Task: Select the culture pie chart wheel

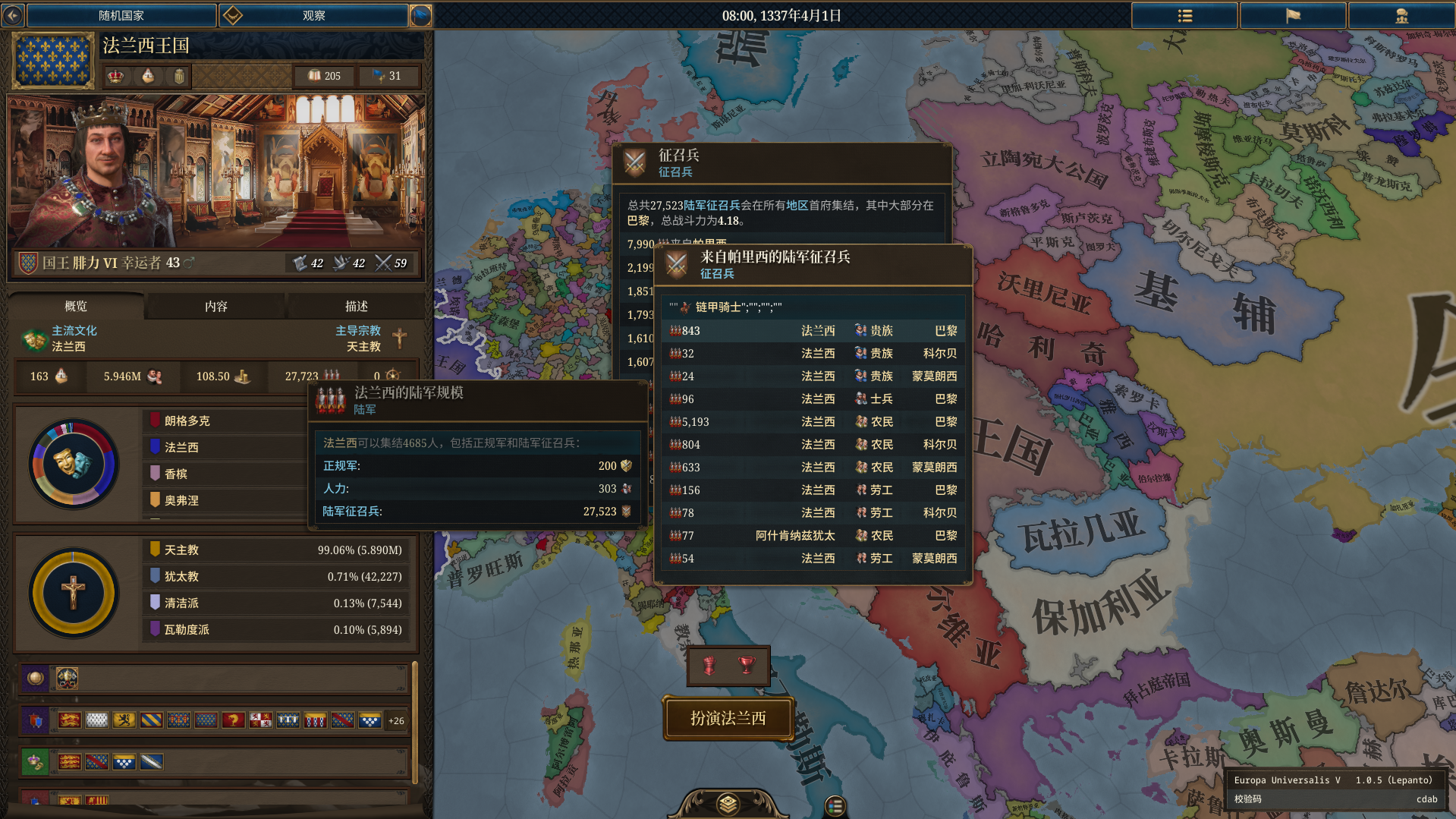Action: pos(73,464)
